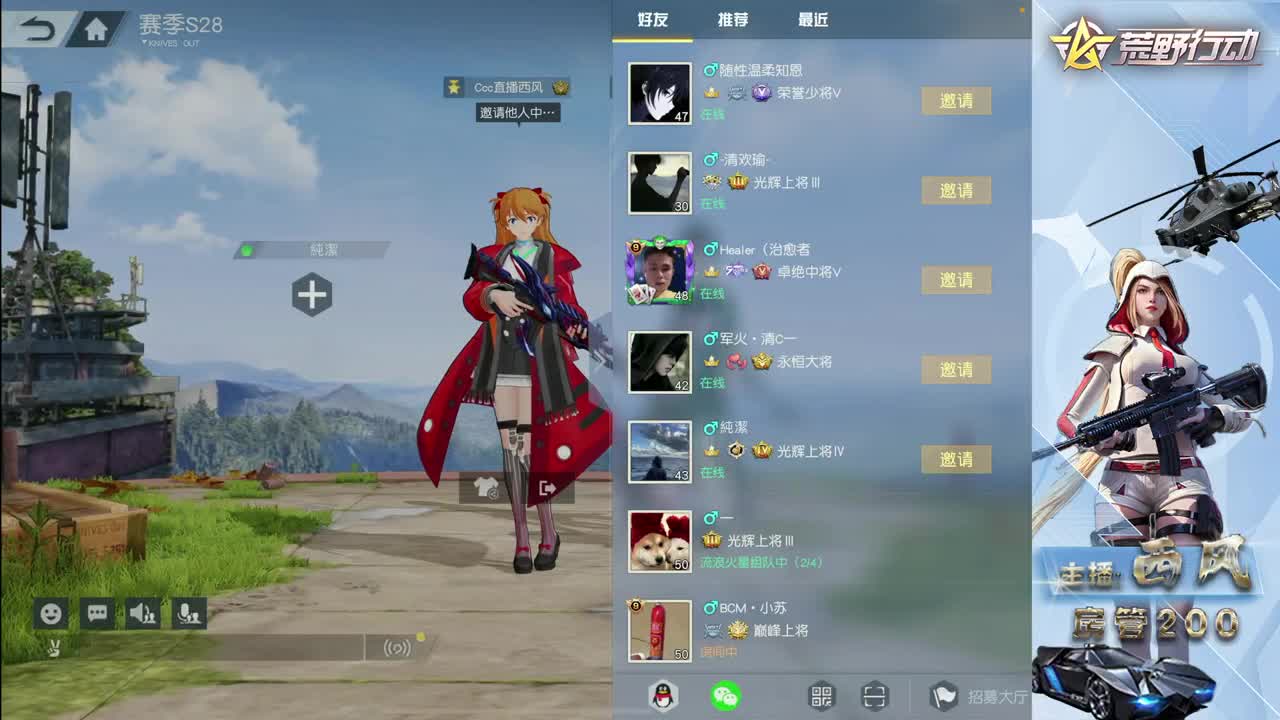
Task: Click the avatar of 随性温柔知恩
Action: pyautogui.click(x=660, y=94)
